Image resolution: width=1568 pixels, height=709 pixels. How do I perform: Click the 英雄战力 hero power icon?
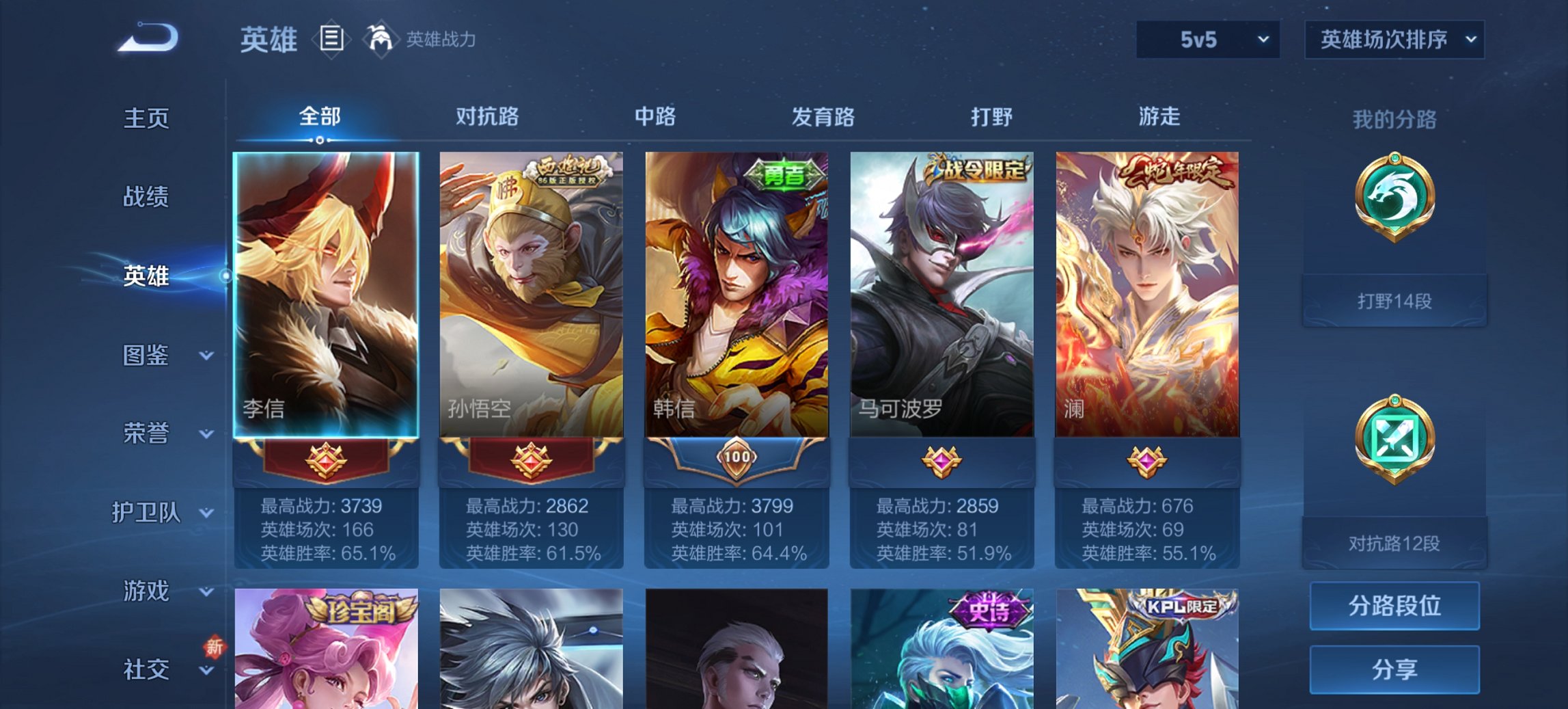pos(381,38)
